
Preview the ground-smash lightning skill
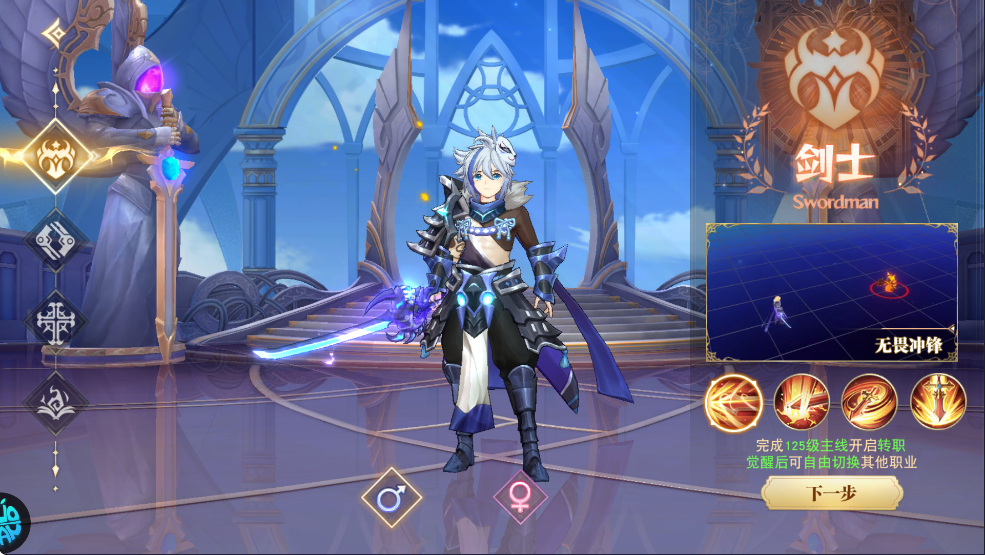point(801,402)
